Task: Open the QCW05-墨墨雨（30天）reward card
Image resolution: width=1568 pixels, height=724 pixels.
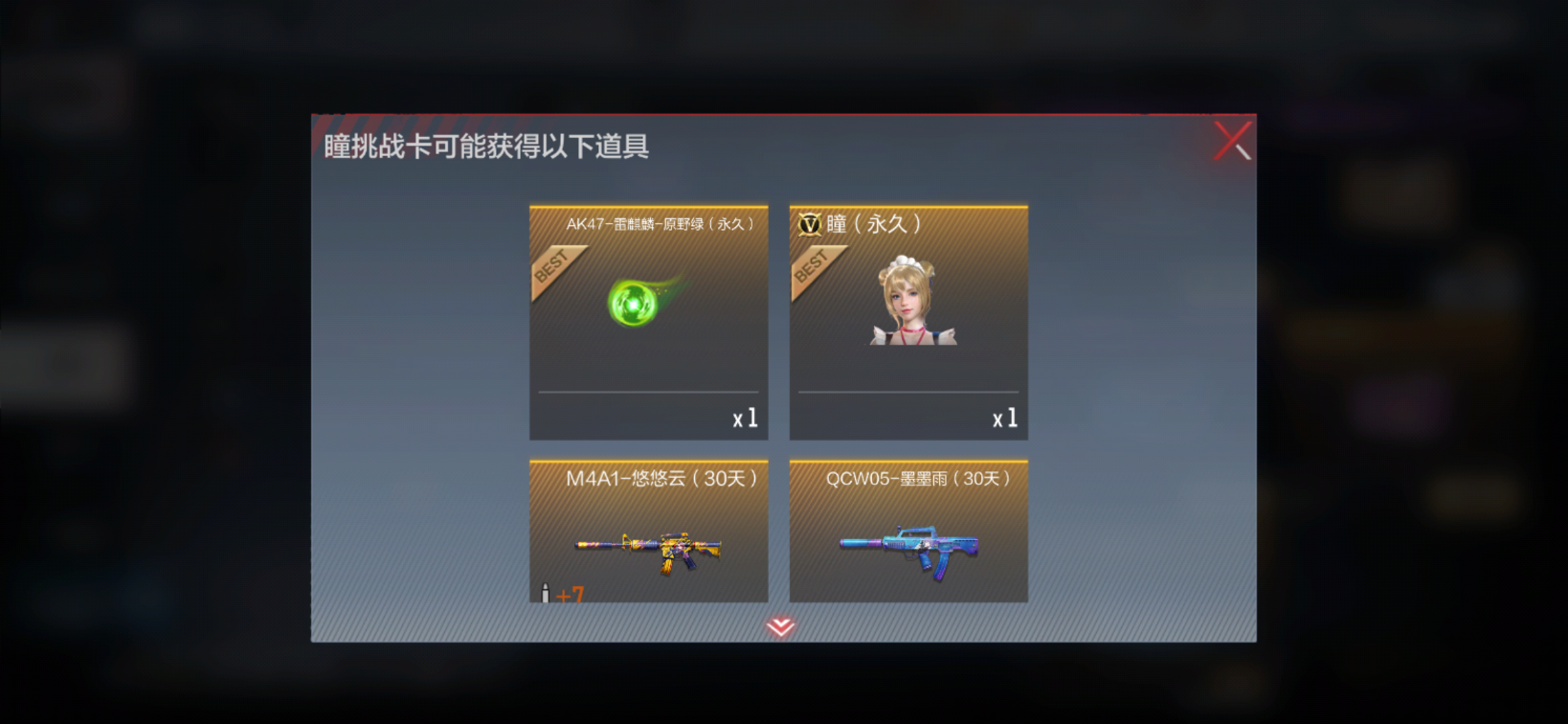Action: click(907, 532)
